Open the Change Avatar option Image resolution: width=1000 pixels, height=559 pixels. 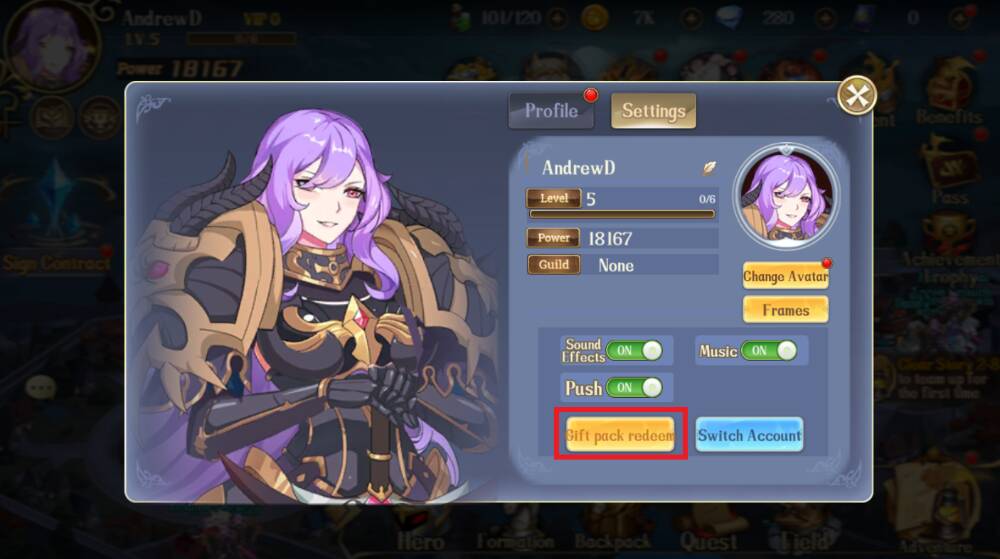785,276
